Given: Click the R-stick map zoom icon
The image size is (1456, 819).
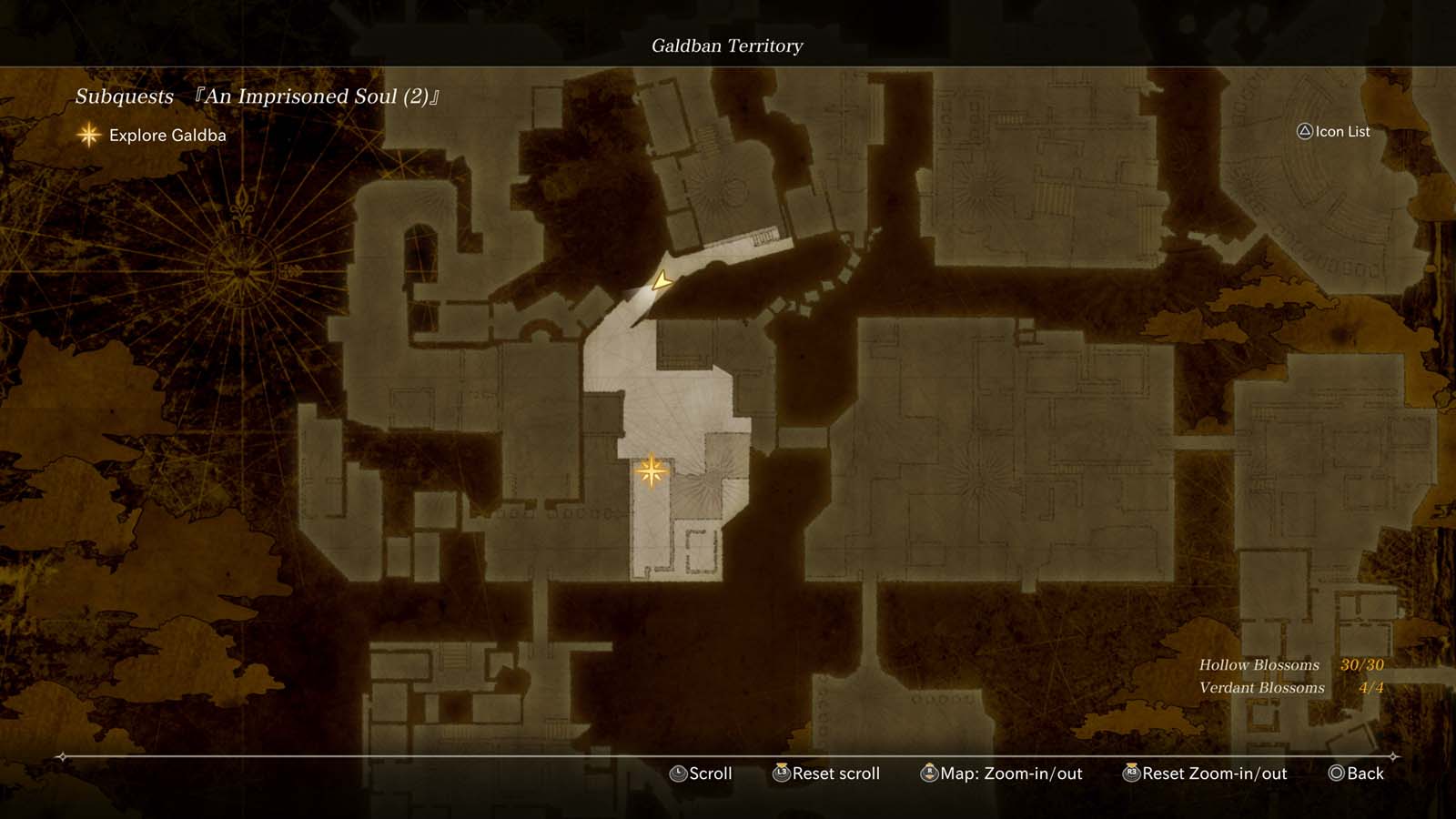Looking at the screenshot, I should [929, 773].
